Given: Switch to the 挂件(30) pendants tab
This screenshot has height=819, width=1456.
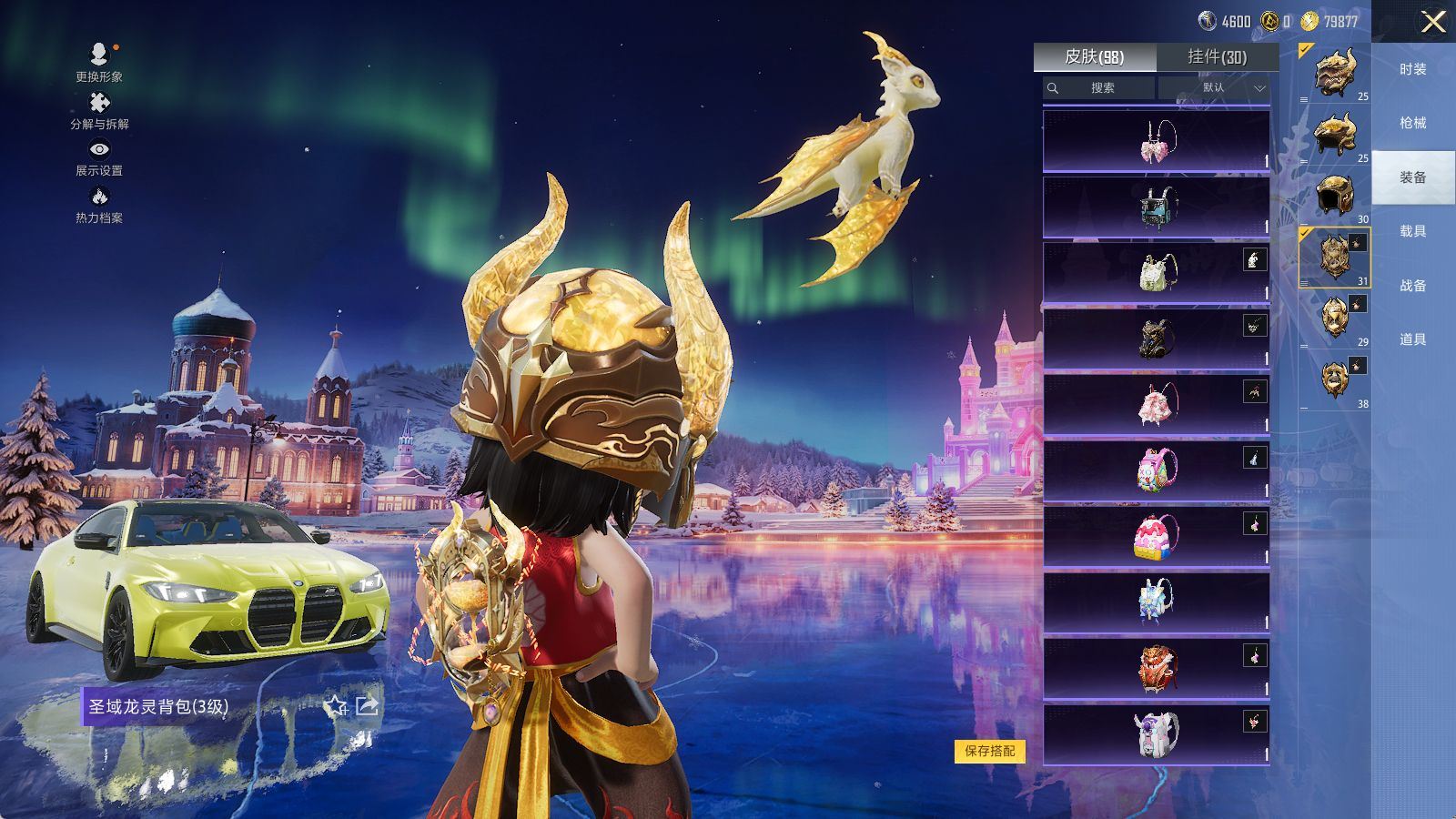Looking at the screenshot, I should click(x=1217, y=56).
